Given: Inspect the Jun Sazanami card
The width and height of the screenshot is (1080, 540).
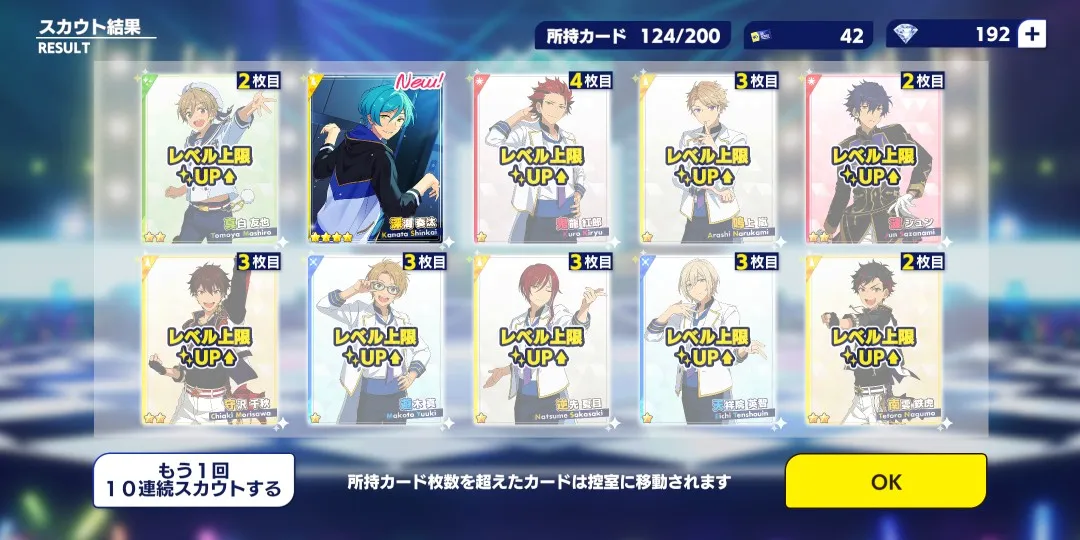Looking at the screenshot, I should coord(873,158).
